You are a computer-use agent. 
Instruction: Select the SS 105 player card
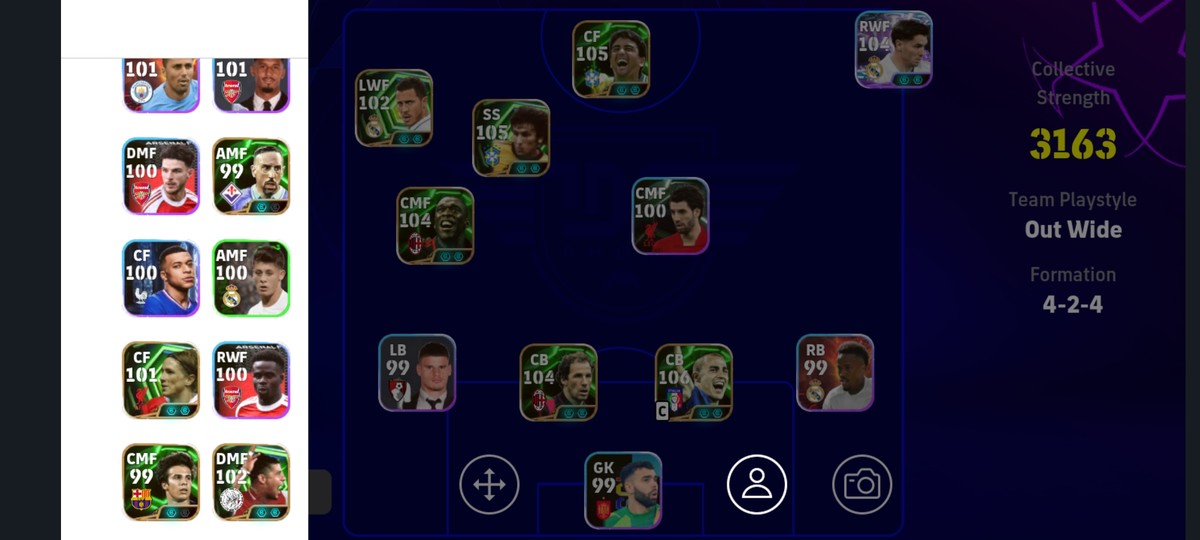point(511,138)
